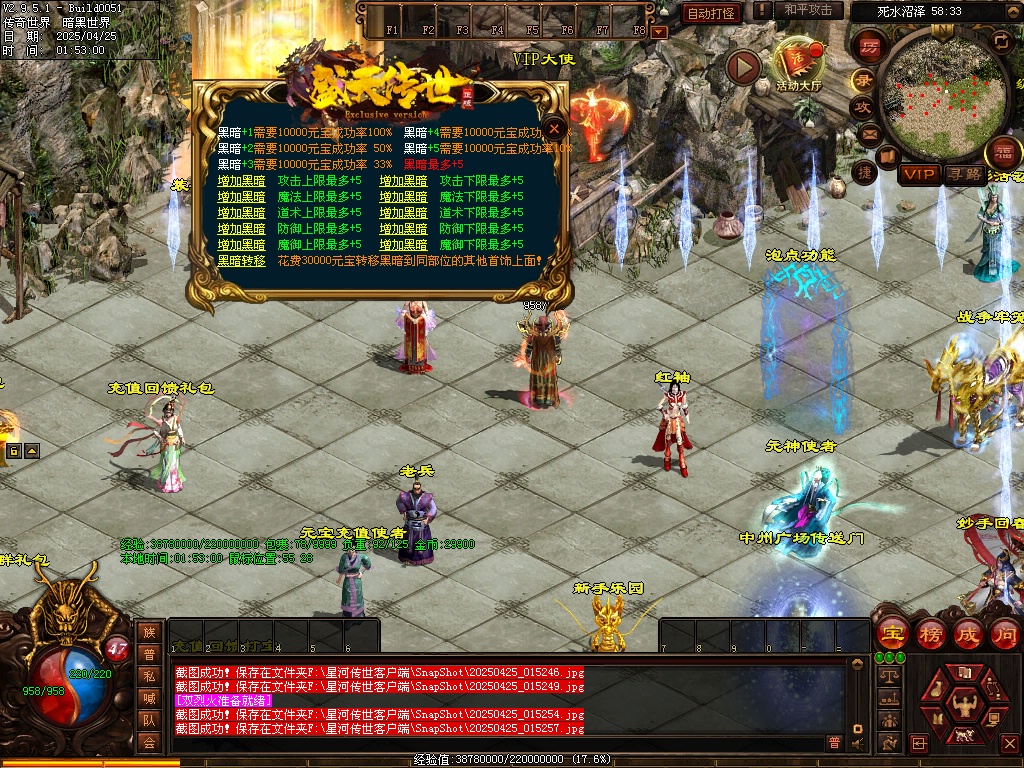Open the mail envelope icon

tap(868, 133)
